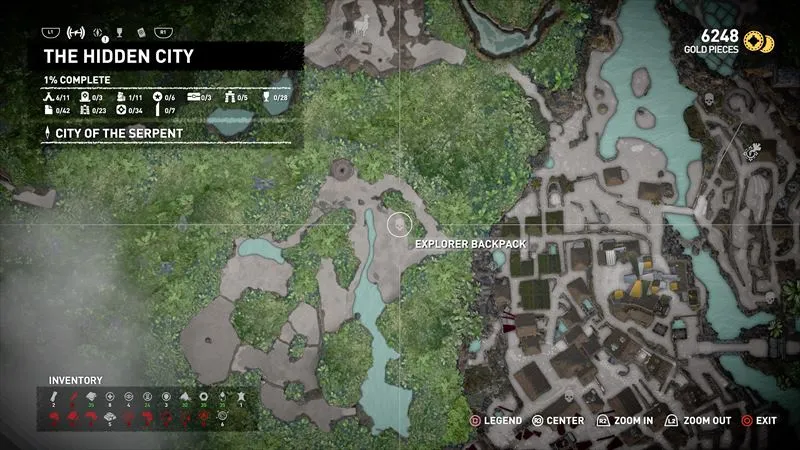Choose Zoom In on the map
The width and height of the screenshot is (800, 450).
[624, 421]
